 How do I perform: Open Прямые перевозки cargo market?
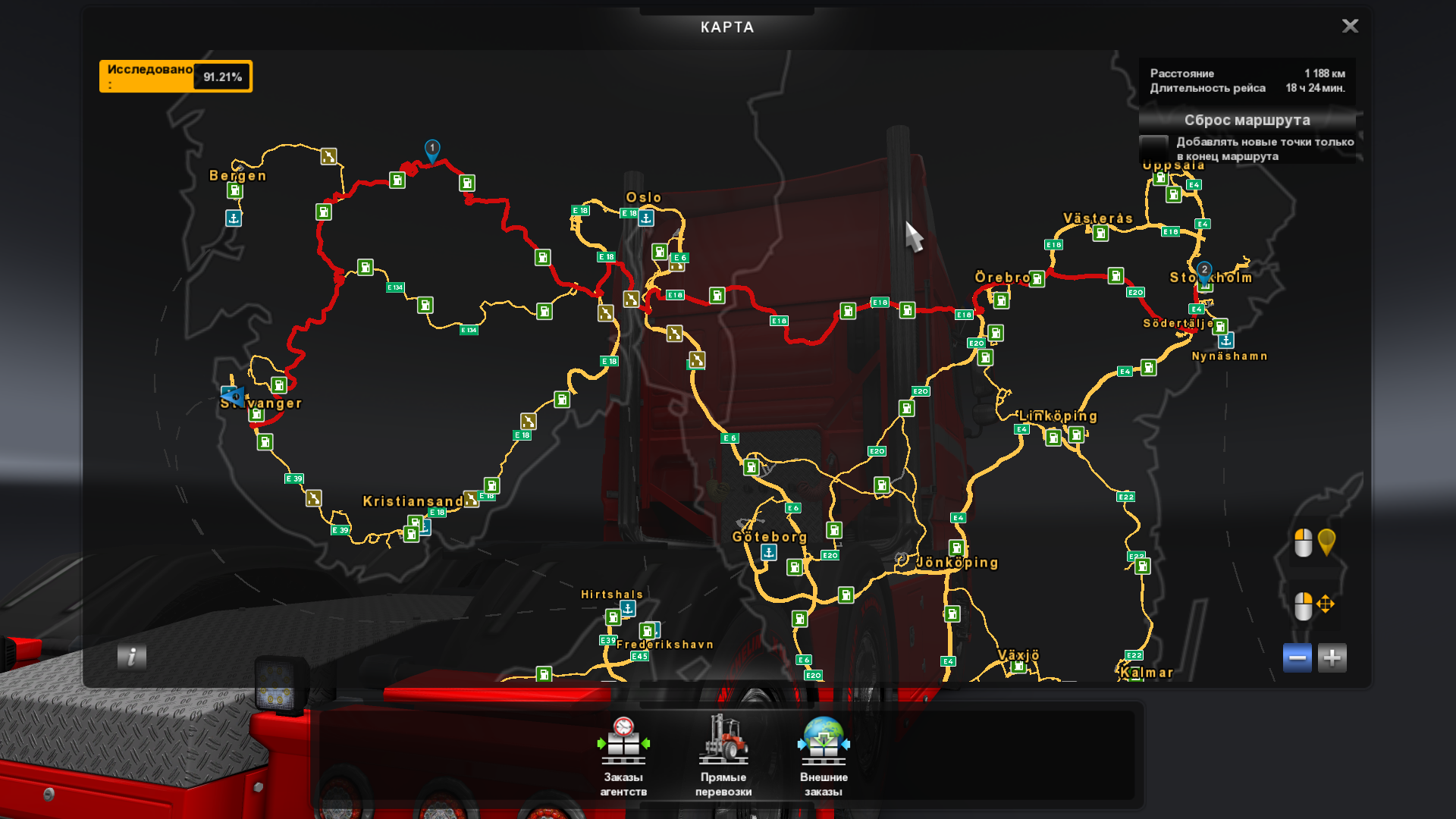click(x=723, y=755)
